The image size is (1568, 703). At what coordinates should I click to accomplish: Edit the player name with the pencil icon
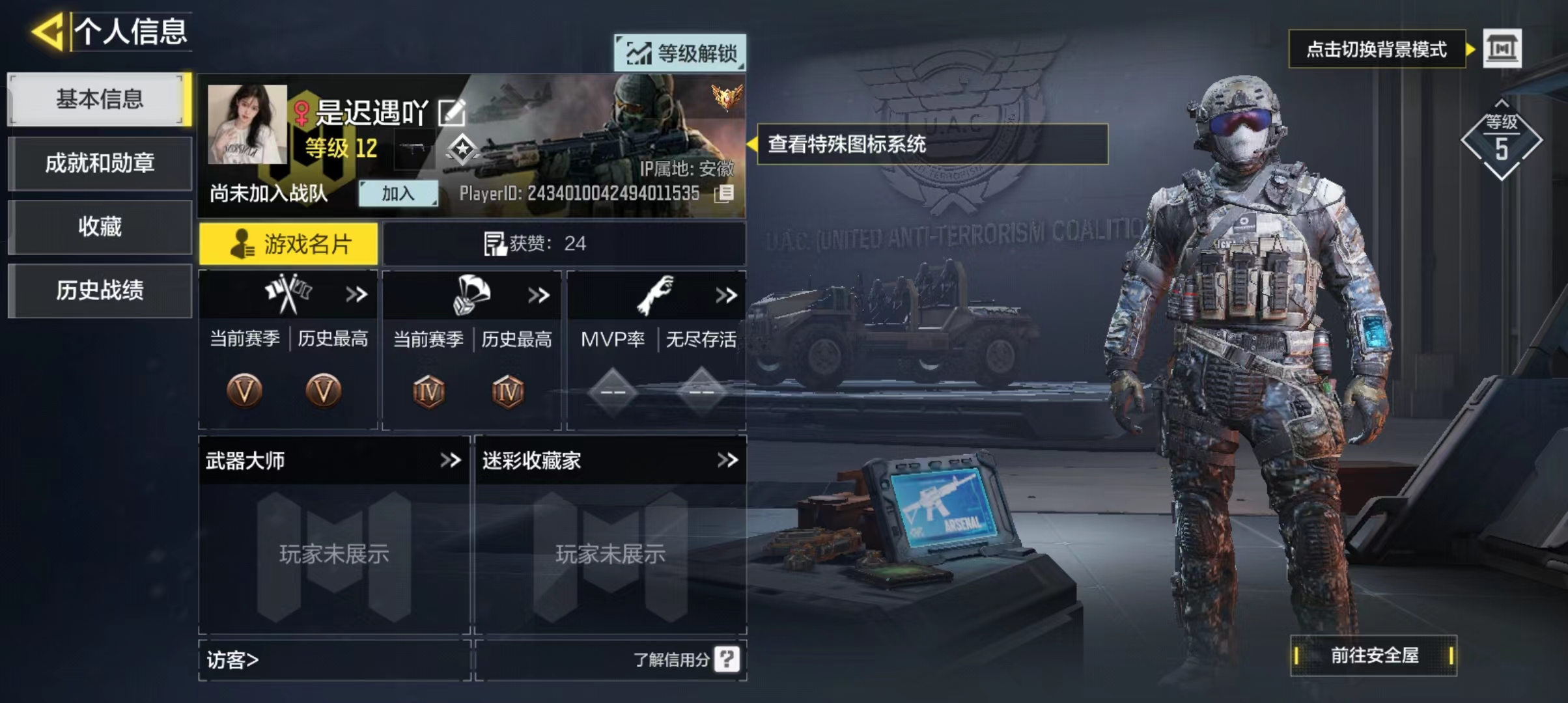(451, 113)
